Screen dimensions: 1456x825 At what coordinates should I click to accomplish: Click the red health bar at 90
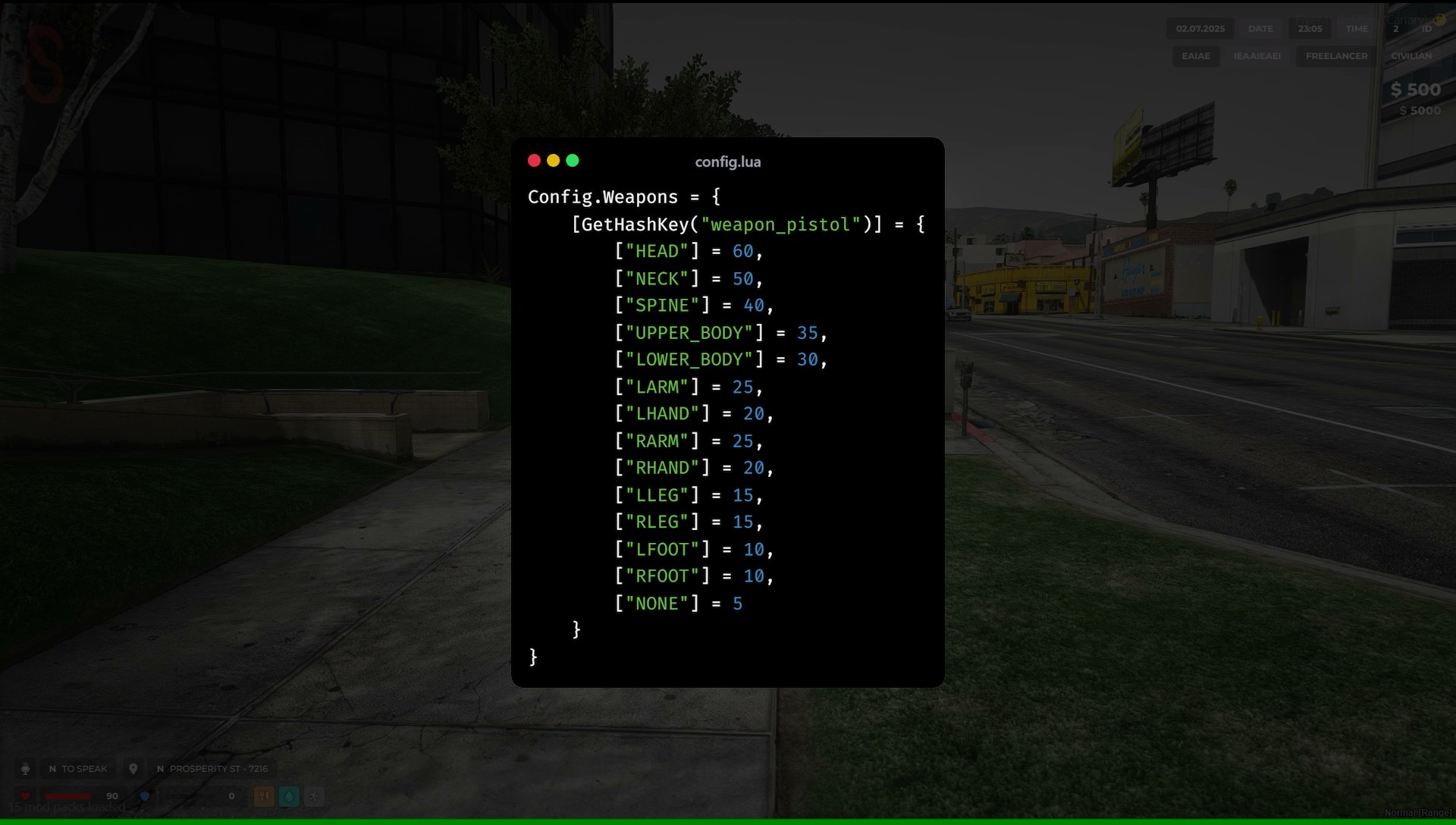68,795
